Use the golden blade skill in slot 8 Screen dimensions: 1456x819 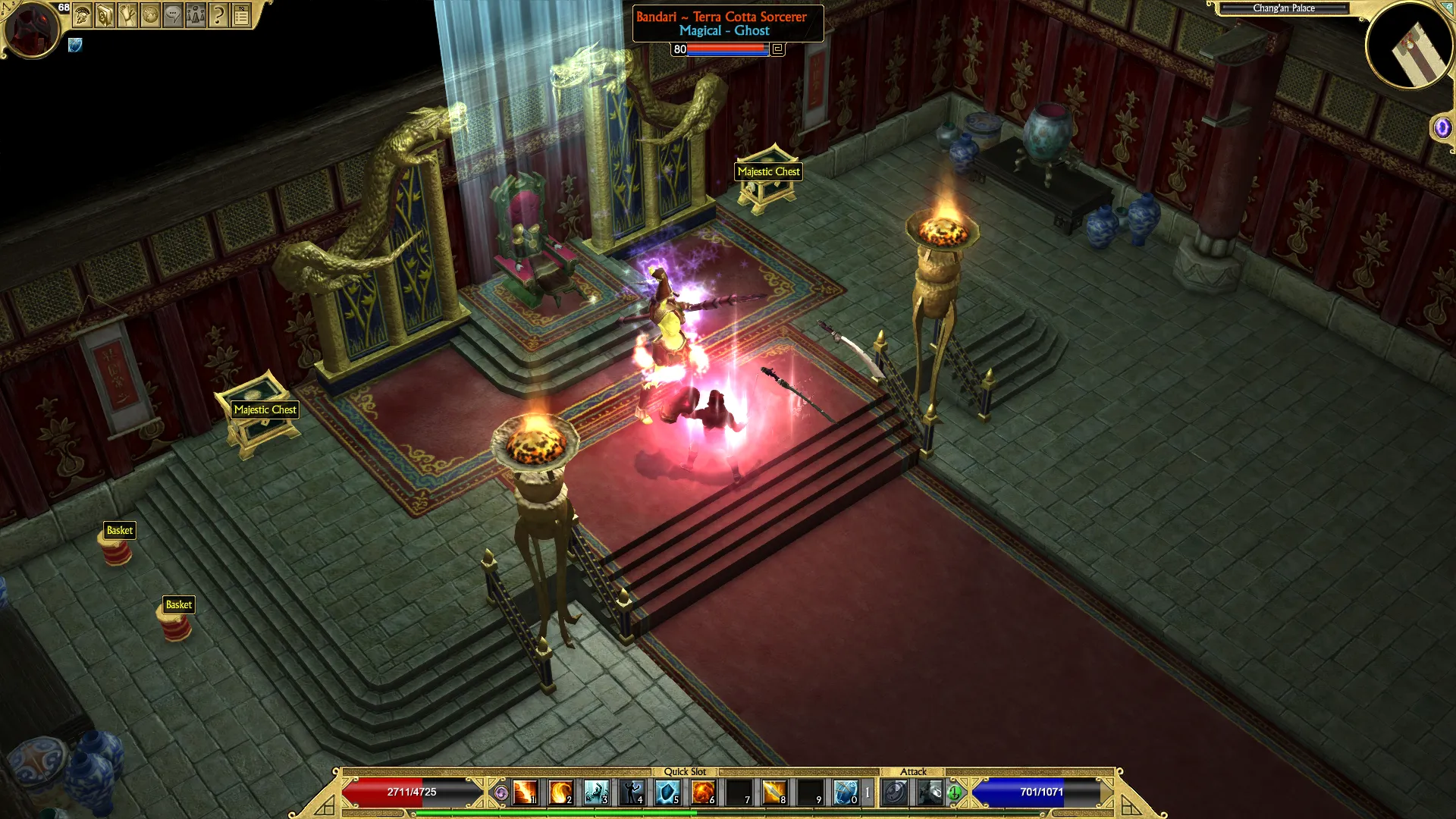[x=774, y=792]
